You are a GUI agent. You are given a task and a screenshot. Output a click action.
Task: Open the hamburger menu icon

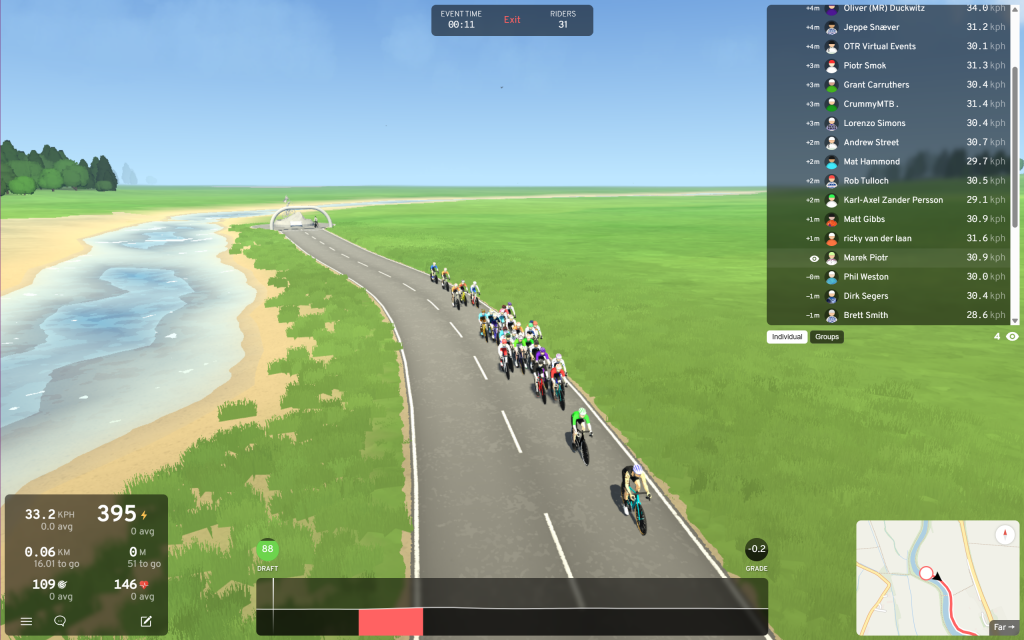27,621
